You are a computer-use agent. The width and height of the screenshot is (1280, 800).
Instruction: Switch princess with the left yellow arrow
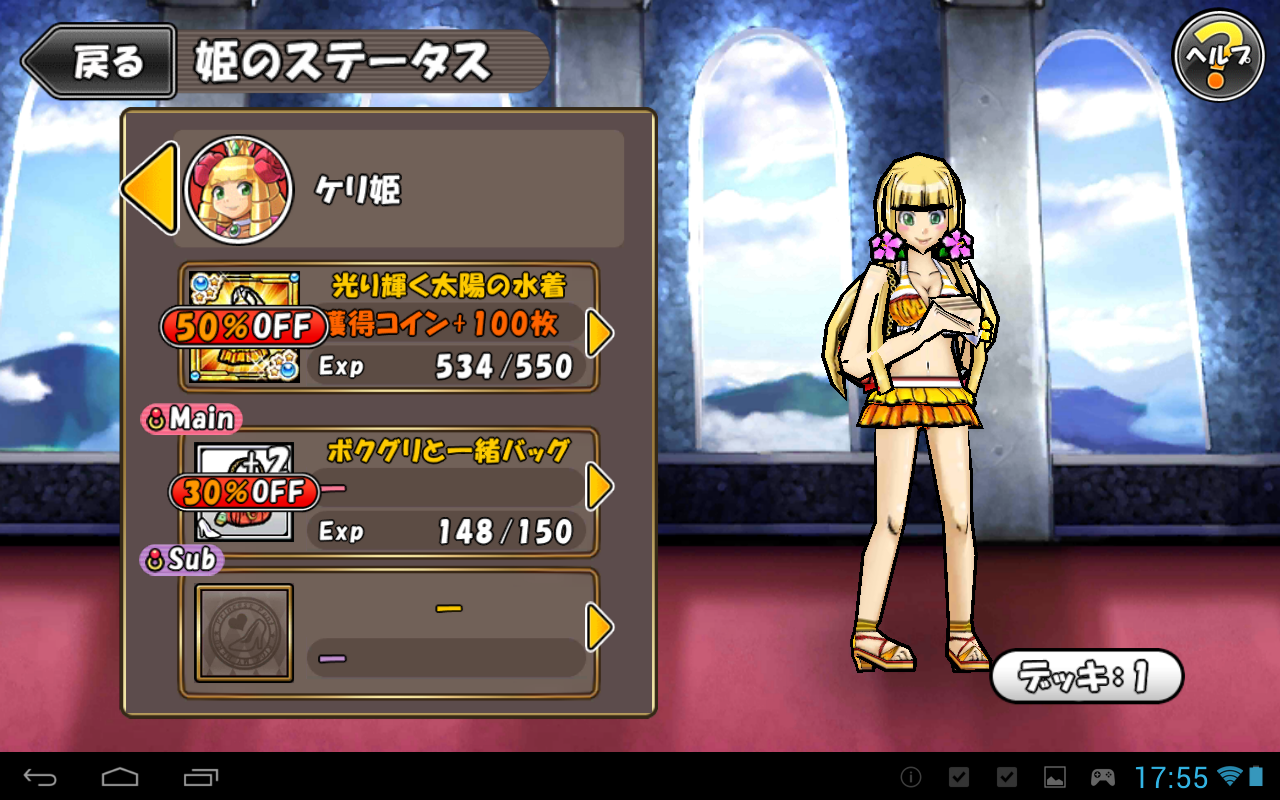pyautogui.click(x=151, y=188)
